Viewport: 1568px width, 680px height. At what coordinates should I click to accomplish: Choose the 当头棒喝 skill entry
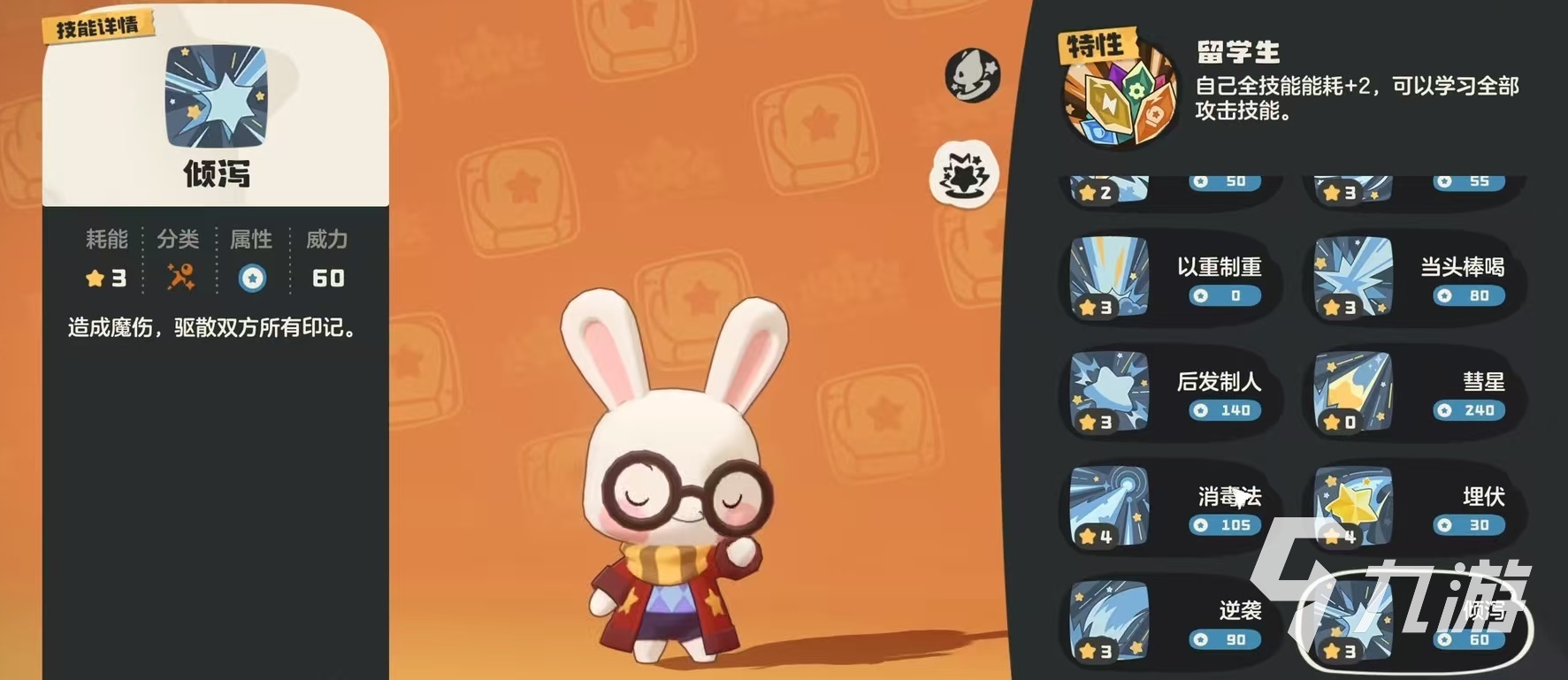coord(1411,279)
